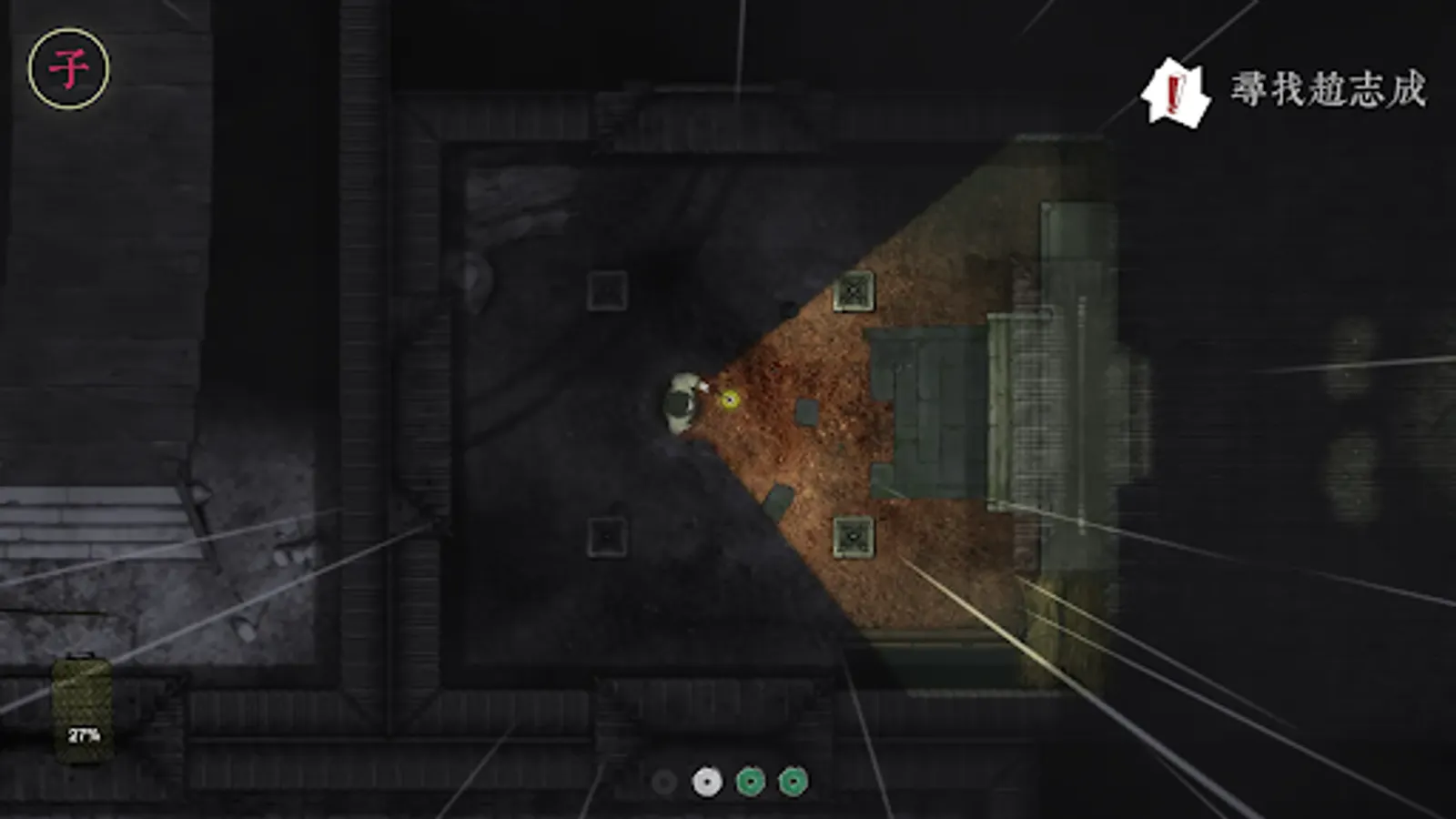Tap the quest note paper icon top-right
Viewport: 1456px width, 819px height.
click(1174, 94)
